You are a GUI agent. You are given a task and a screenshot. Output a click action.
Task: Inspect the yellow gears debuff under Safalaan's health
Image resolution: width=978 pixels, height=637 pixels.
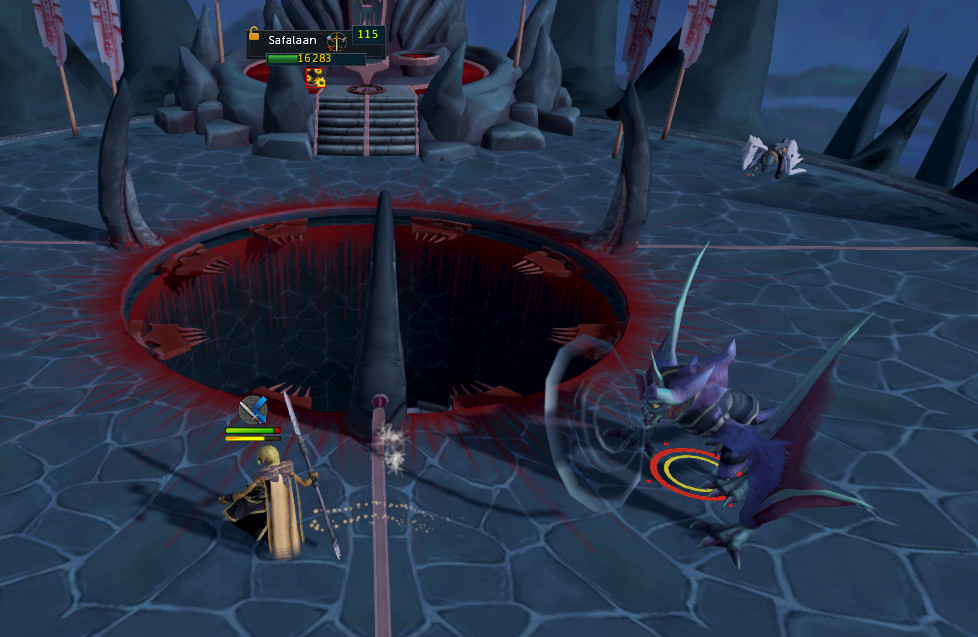316,76
